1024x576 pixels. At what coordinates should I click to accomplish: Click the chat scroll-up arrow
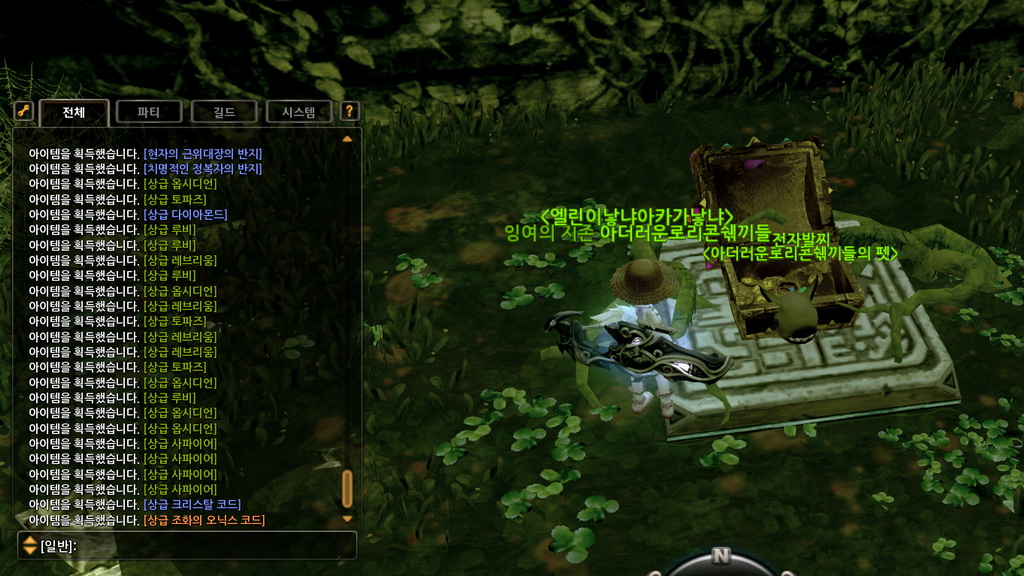pos(347,139)
